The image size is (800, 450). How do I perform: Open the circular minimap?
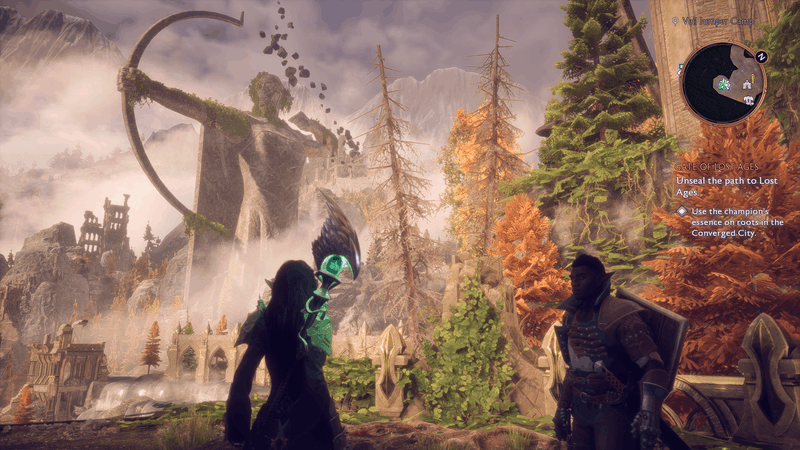click(724, 83)
